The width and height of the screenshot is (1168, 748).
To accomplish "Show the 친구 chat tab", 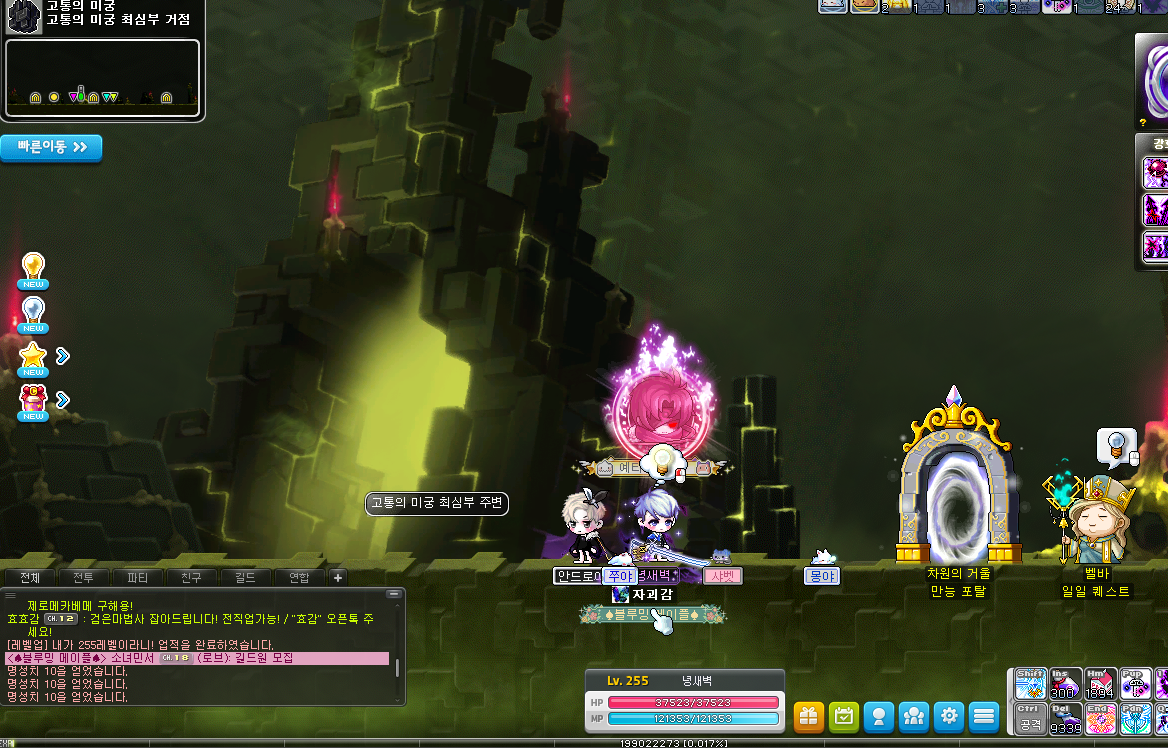I will (x=191, y=577).
